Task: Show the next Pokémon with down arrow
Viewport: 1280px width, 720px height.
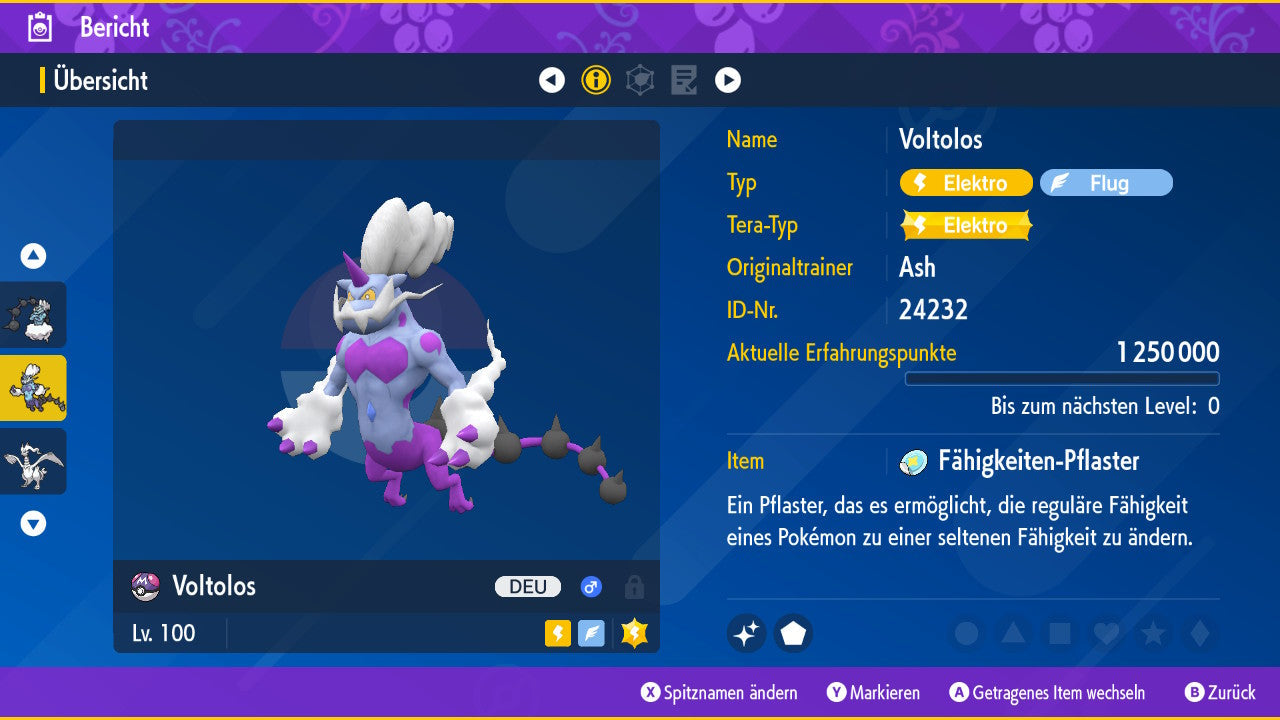Action: (33, 523)
